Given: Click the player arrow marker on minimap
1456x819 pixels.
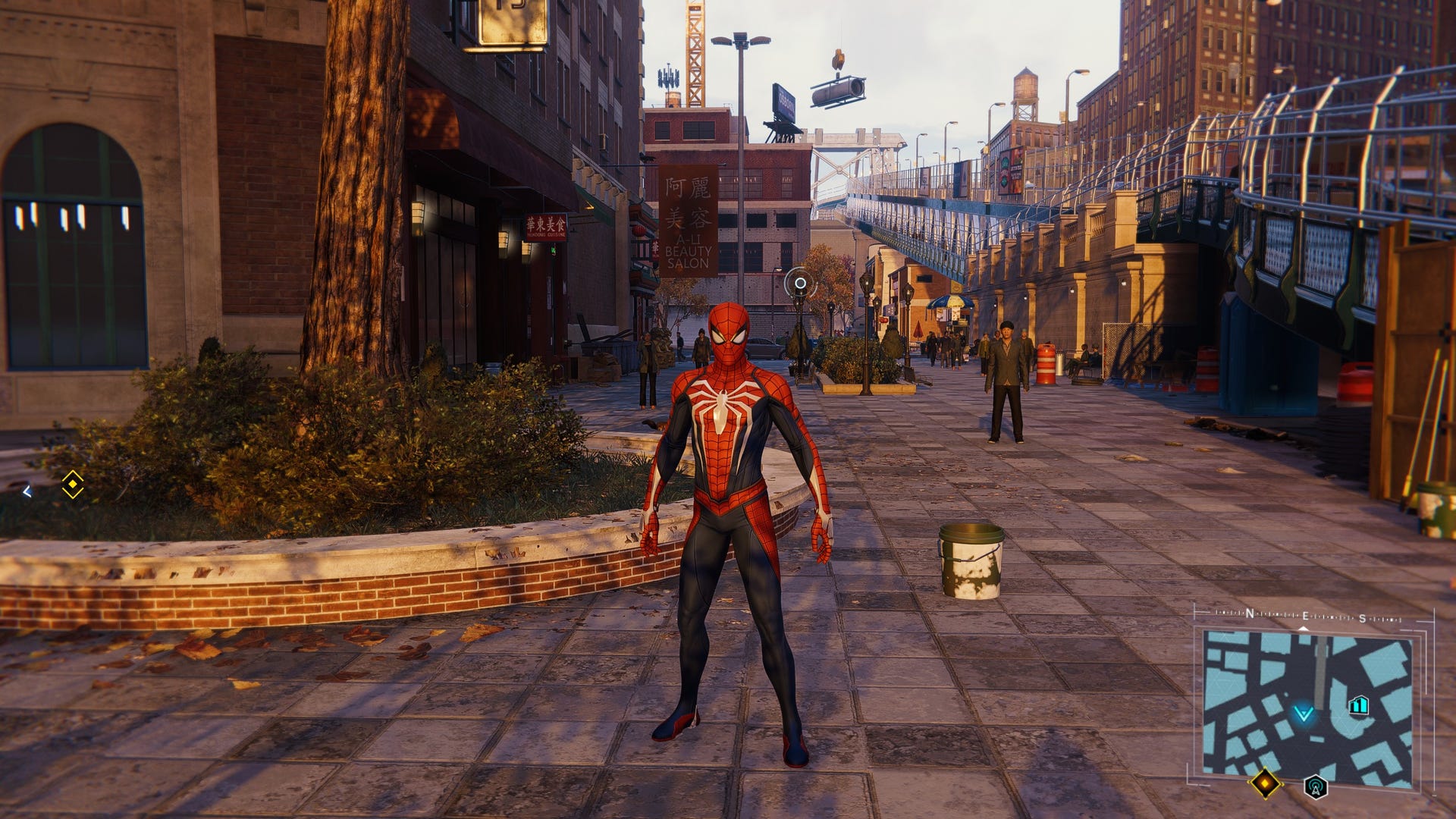Looking at the screenshot, I should point(1304,714).
